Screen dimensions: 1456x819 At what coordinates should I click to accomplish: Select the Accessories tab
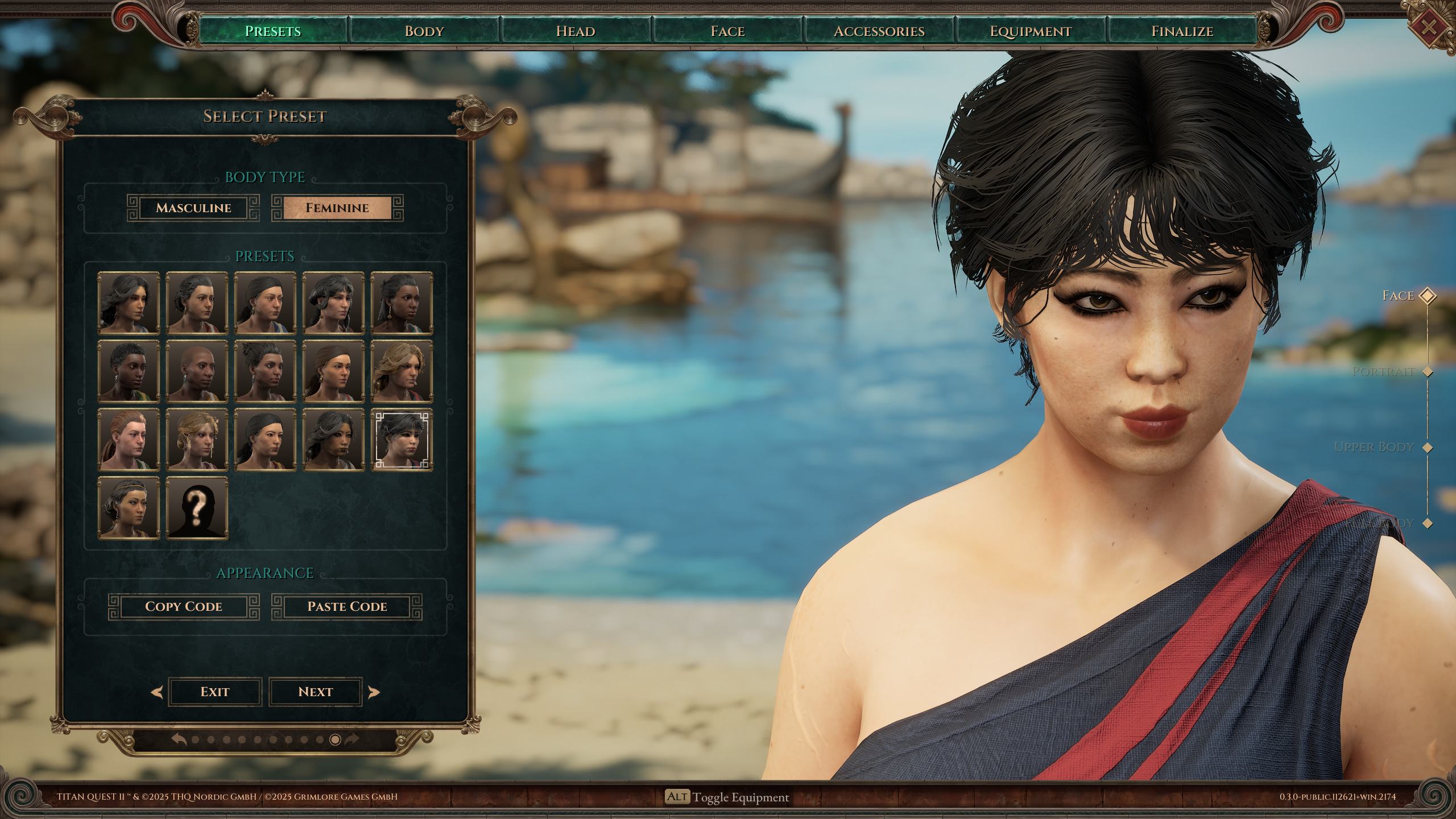point(879,31)
